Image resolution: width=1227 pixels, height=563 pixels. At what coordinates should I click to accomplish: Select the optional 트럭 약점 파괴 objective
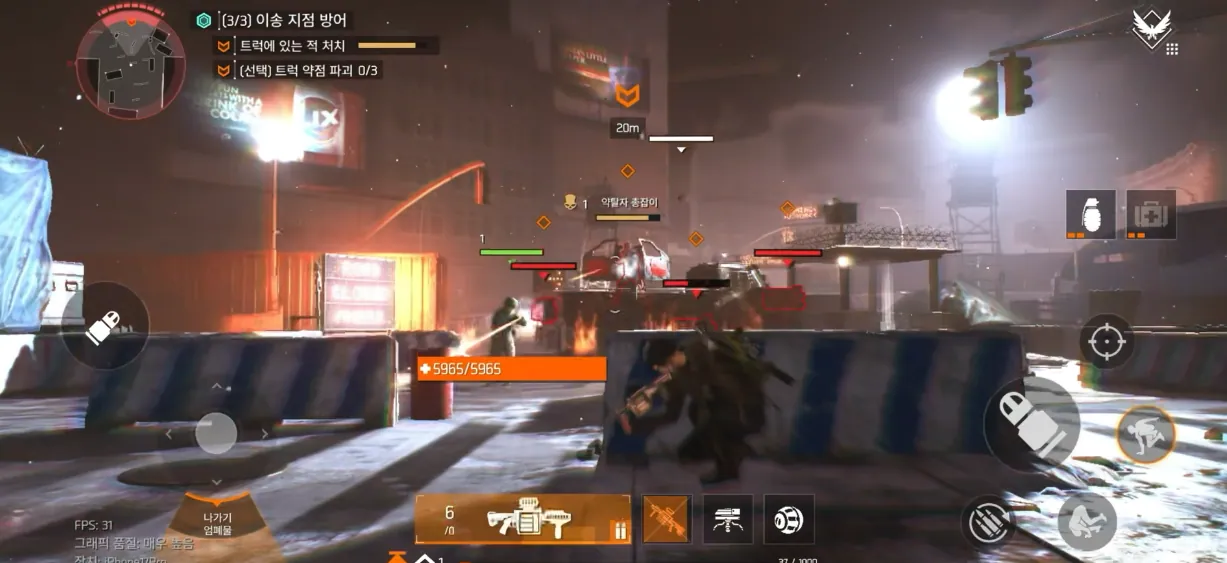point(309,70)
